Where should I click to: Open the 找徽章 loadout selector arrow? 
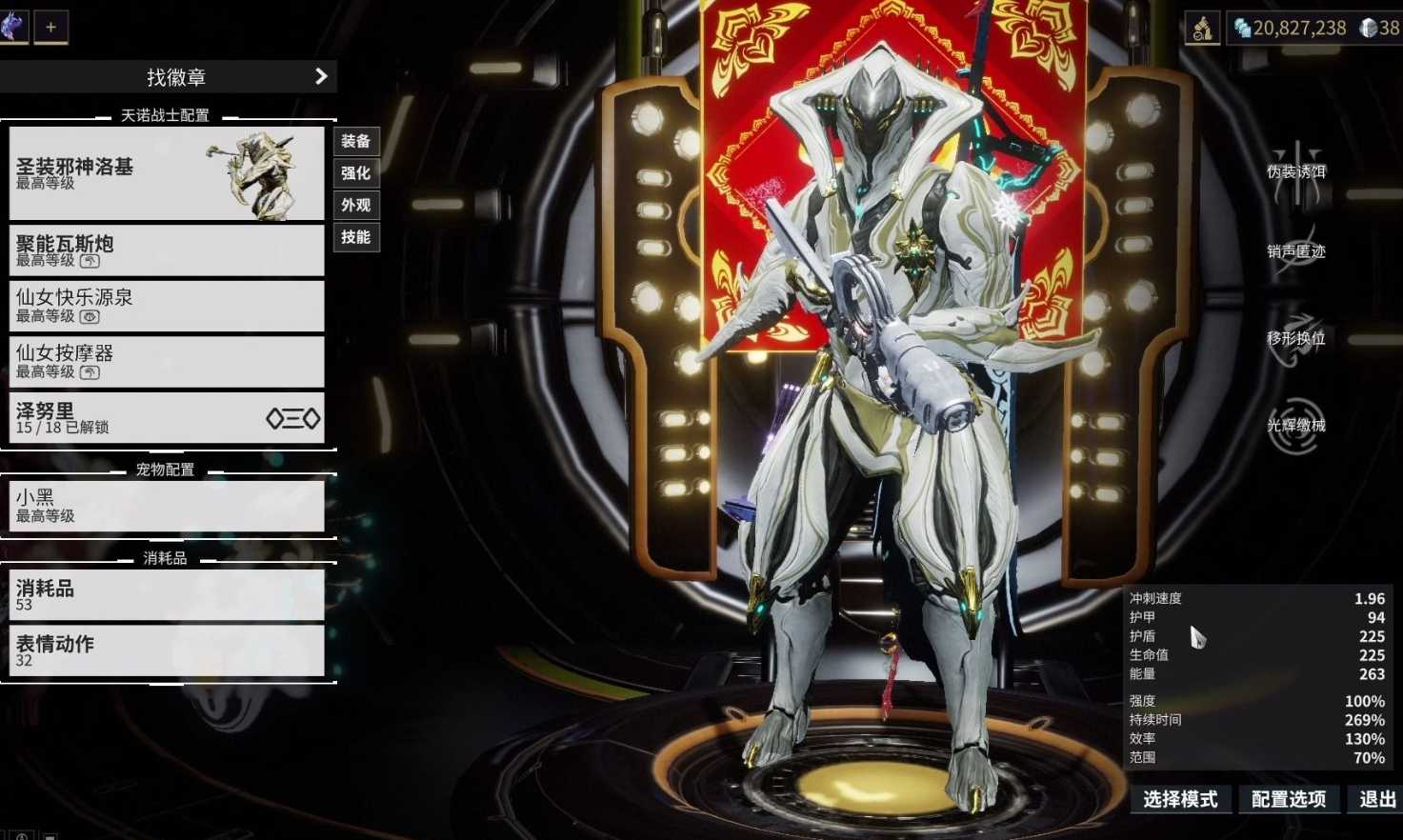(321, 76)
